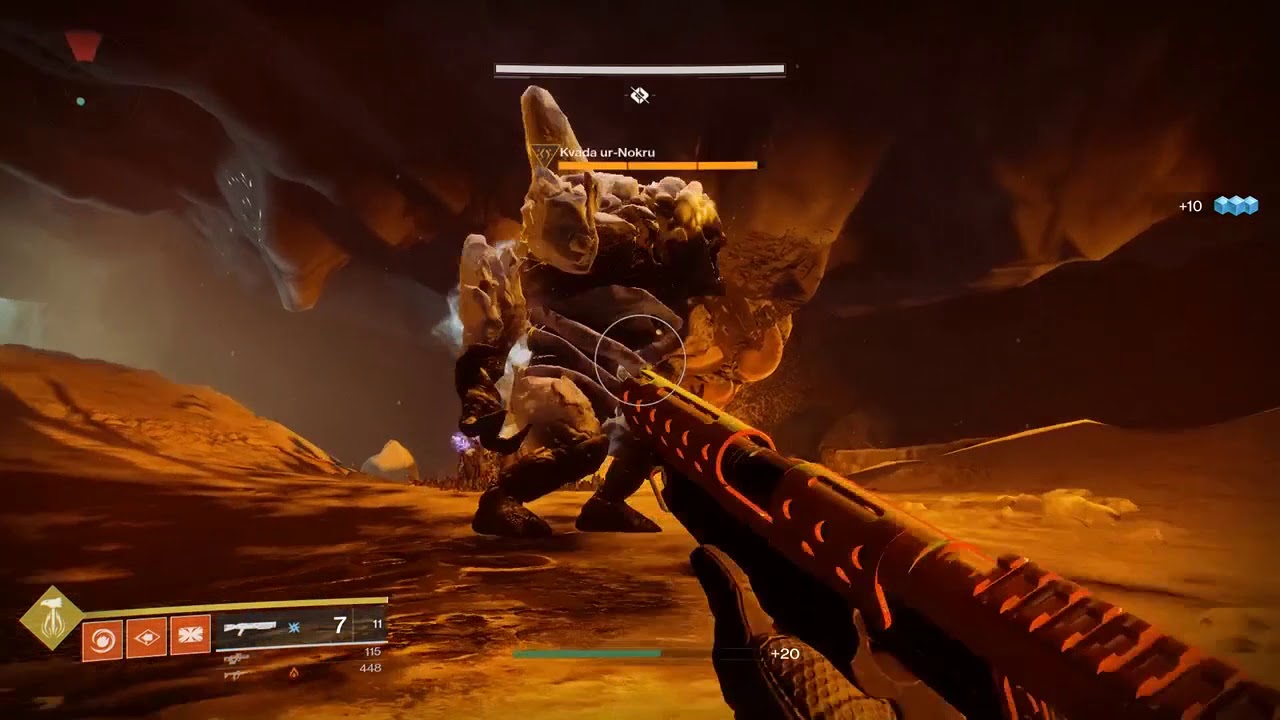The image size is (1280, 720).
Task: Select the equipped shotgun weapon slot
Action: coord(250,627)
